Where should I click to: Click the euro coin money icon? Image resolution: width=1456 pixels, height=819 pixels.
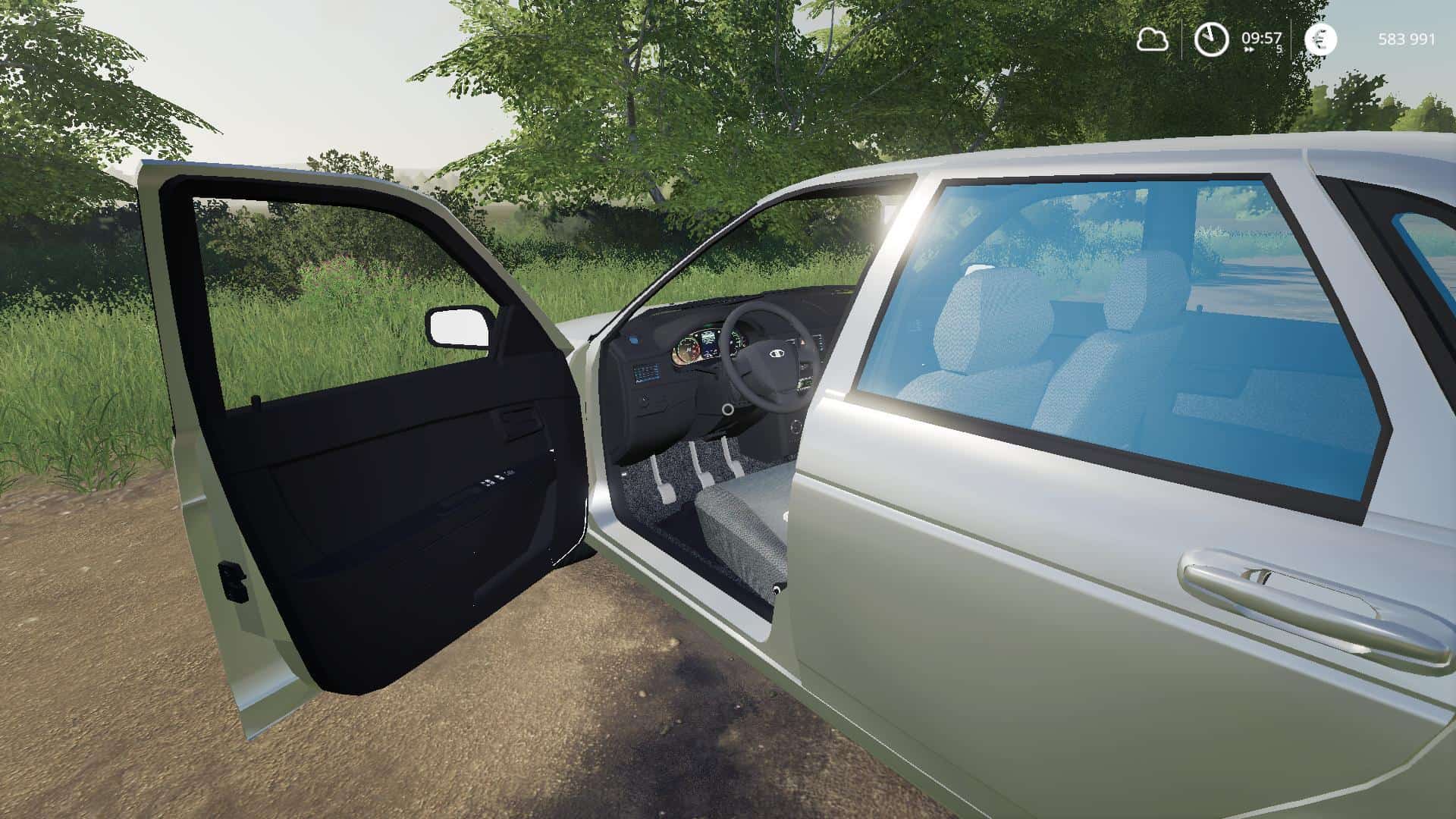(1320, 39)
